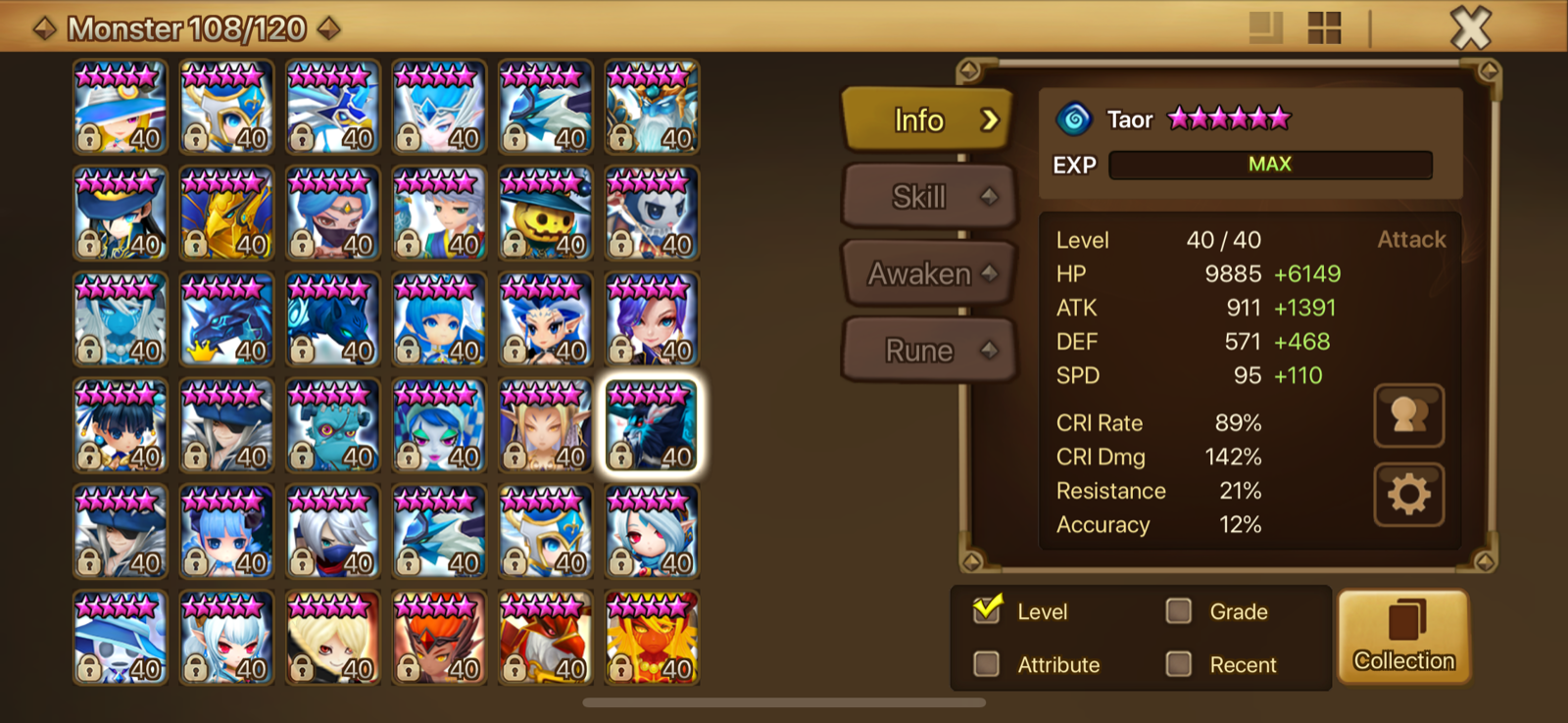The image size is (1568, 723).
Task: Expand the Info tab chevron
Action: click(991, 120)
